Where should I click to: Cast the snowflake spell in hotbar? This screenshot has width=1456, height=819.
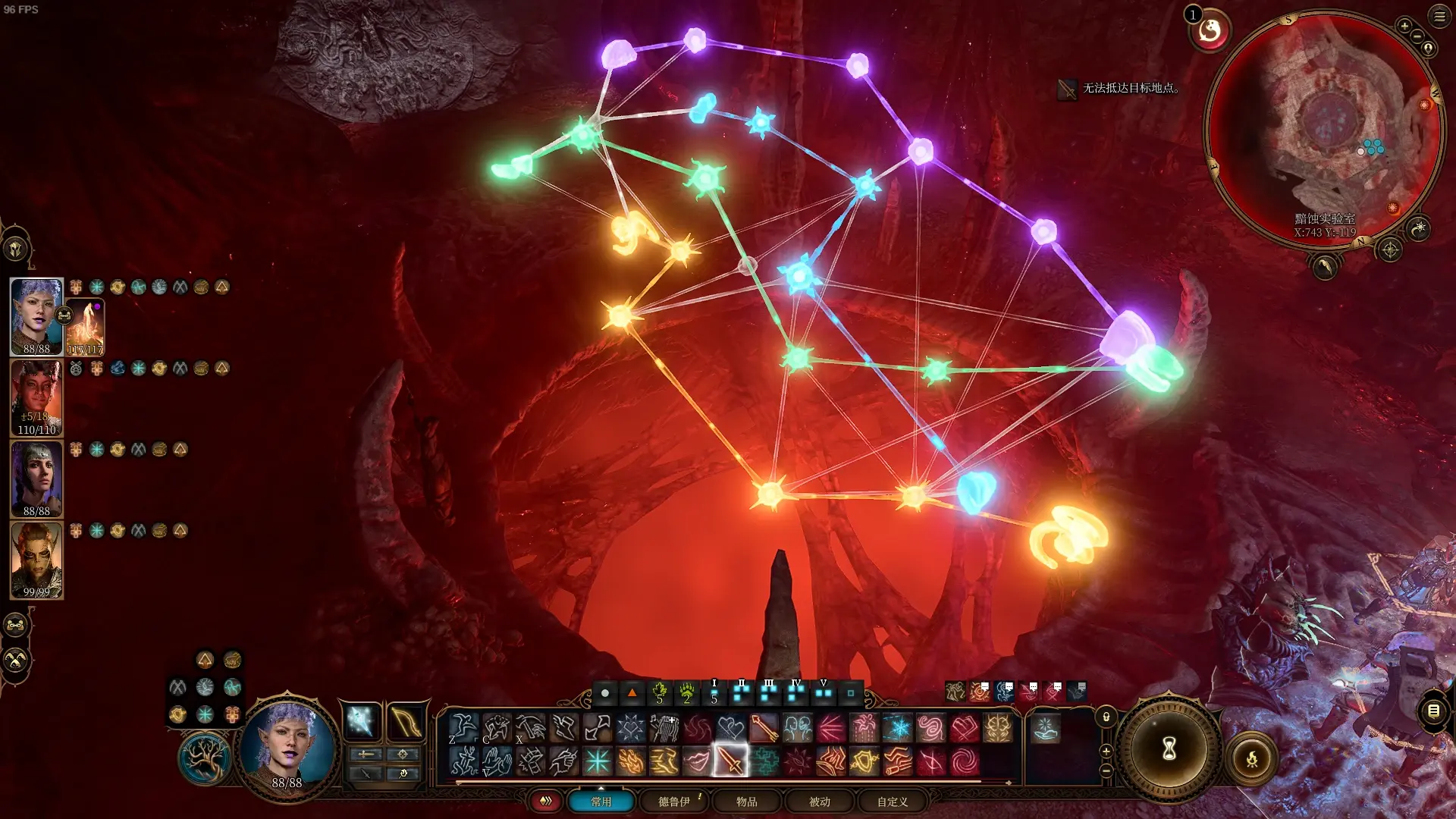897,728
